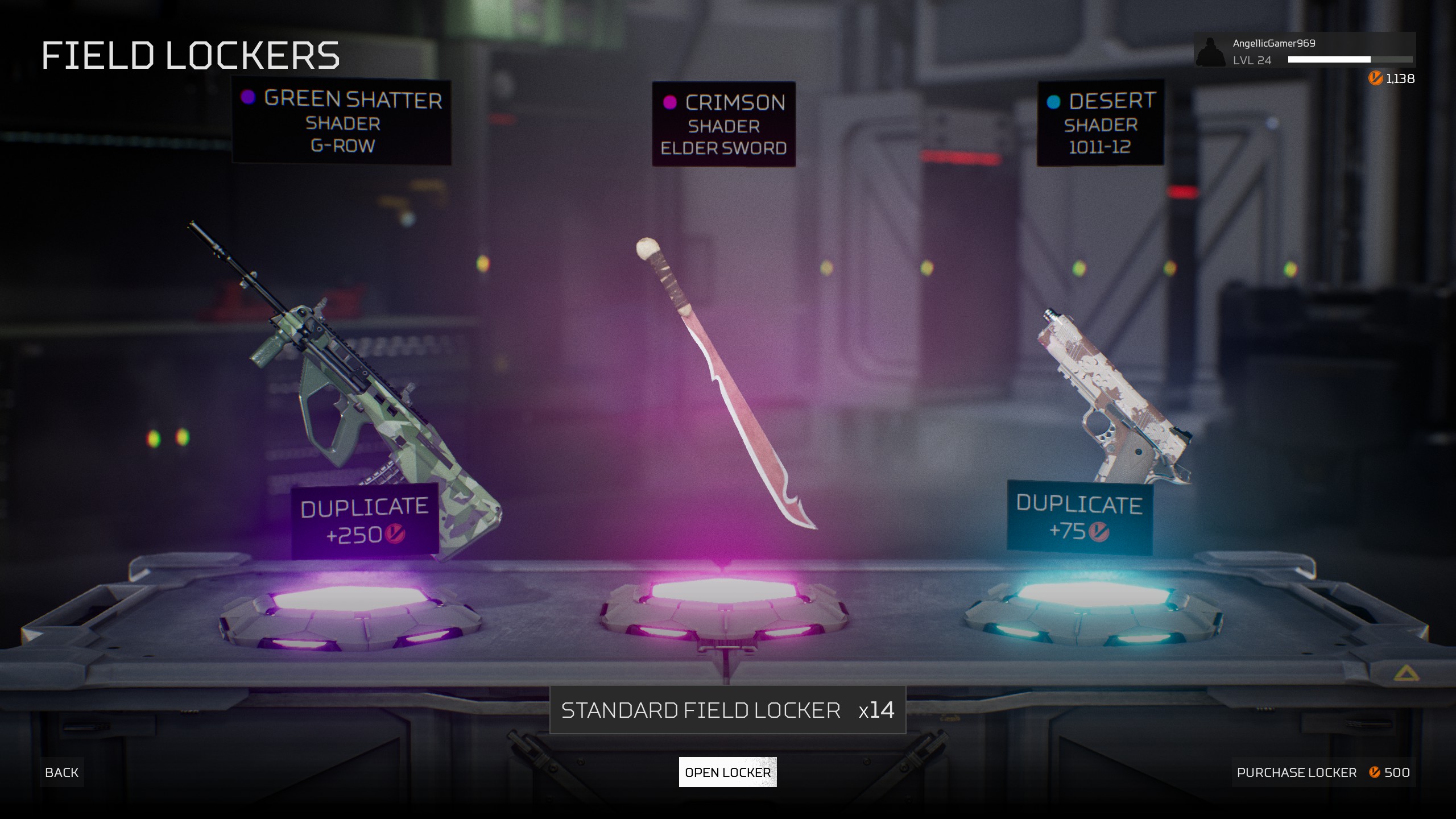Select the Green Shatter G-ROW shader card
1456x819 pixels.
[342, 122]
